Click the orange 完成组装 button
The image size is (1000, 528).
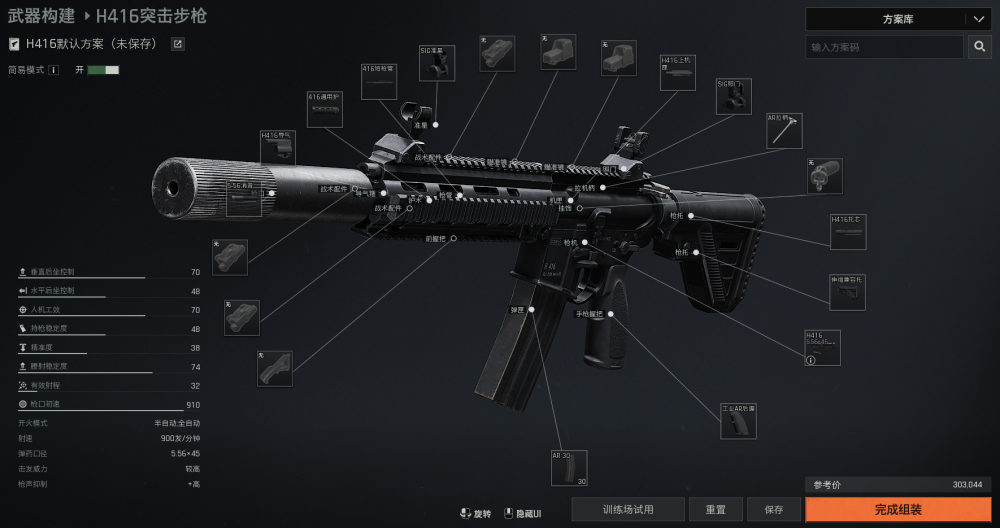898,509
